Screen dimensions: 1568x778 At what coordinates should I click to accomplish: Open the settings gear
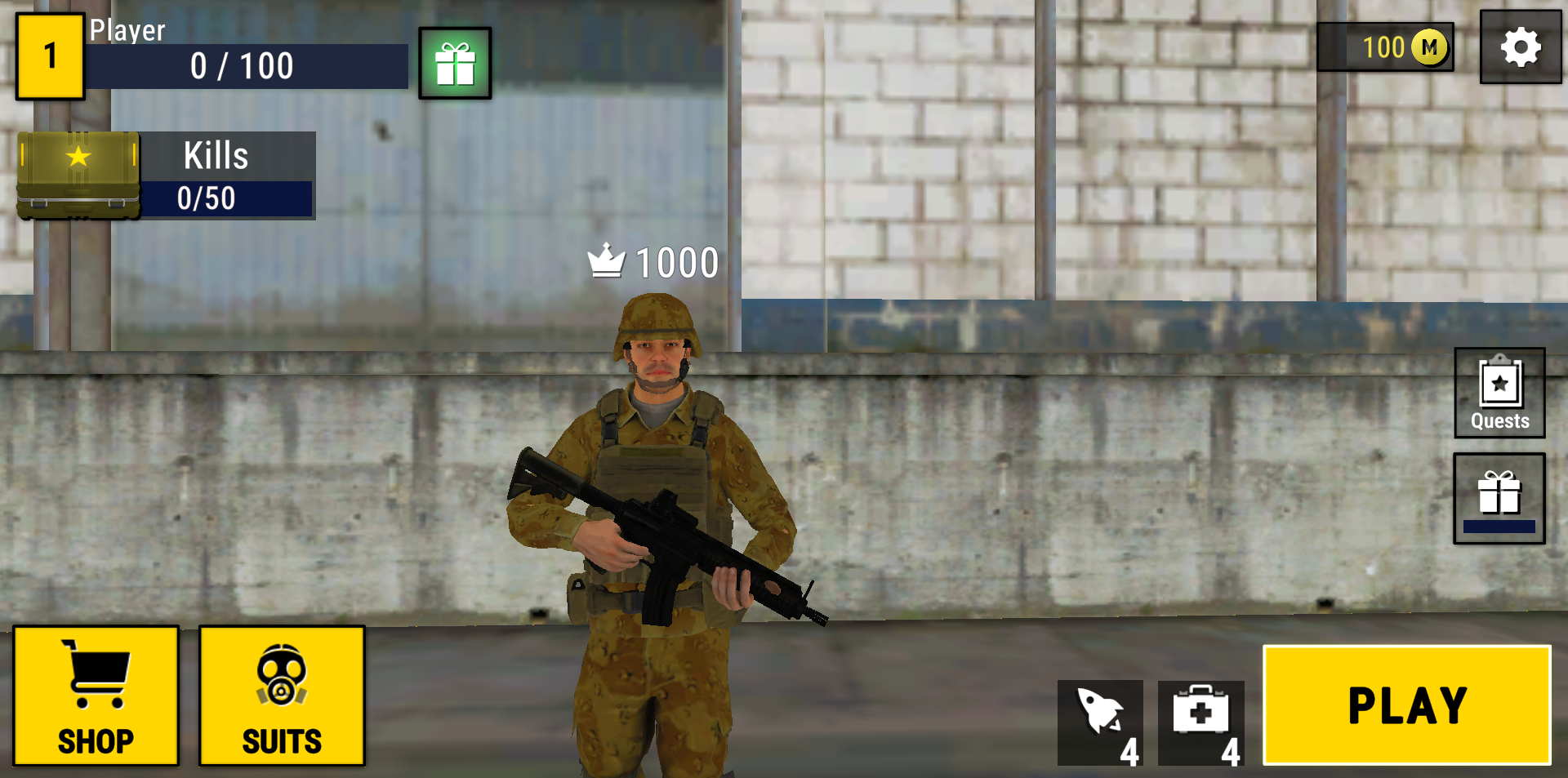tap(1520, 47)
